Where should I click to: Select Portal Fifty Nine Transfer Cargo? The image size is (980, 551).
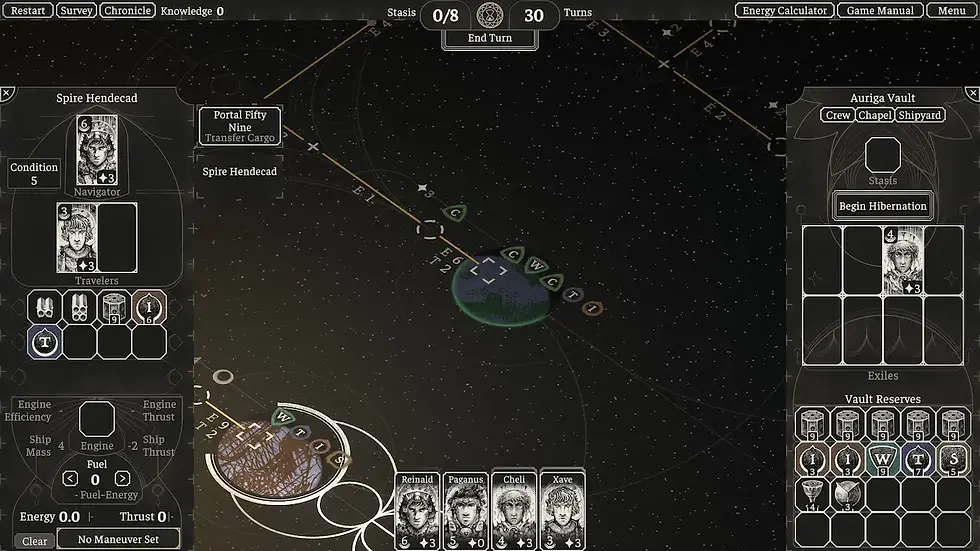(240, 127)
